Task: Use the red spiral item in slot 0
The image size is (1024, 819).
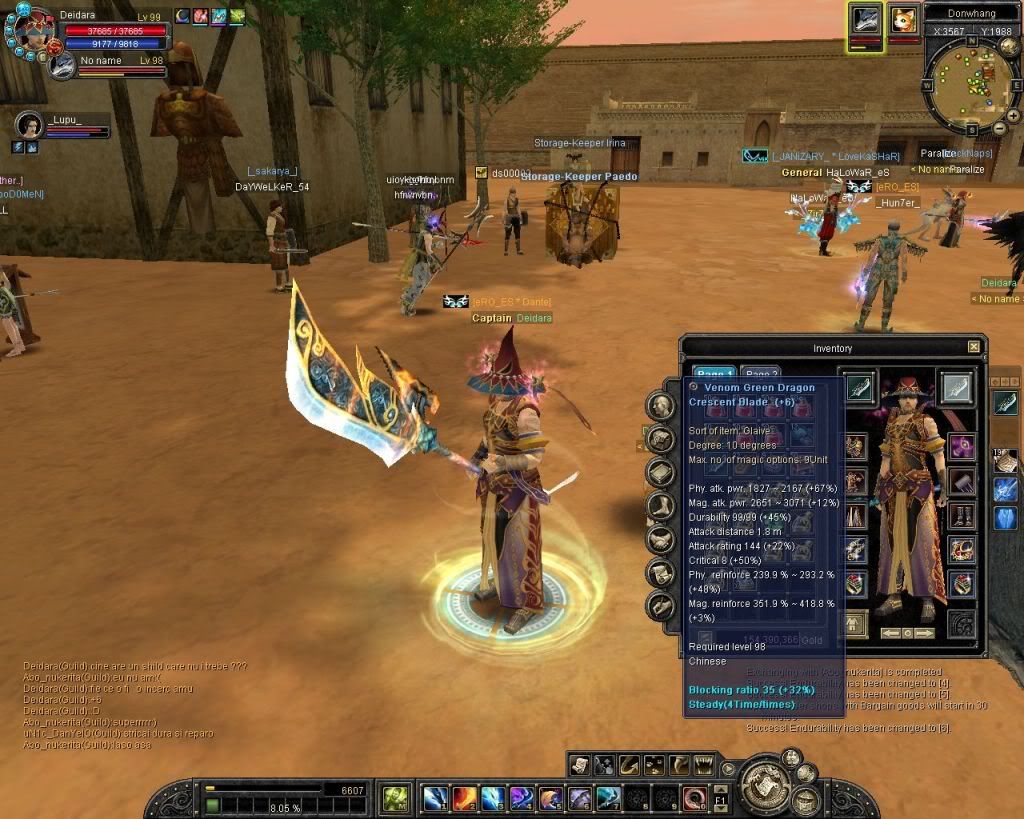Action: pos(695,798)
